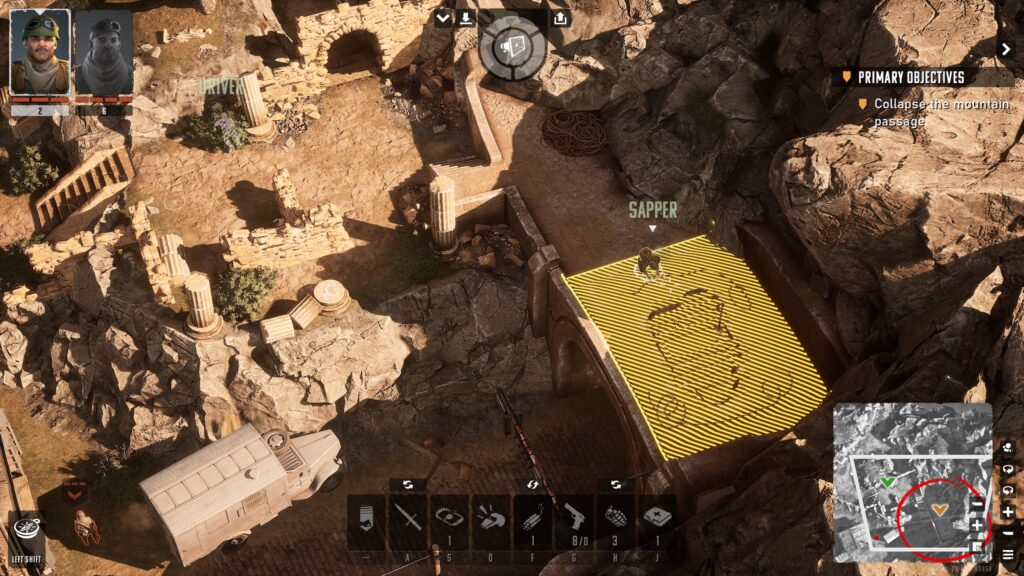
Task: Select the hand grenade slot
Action: 615,520
